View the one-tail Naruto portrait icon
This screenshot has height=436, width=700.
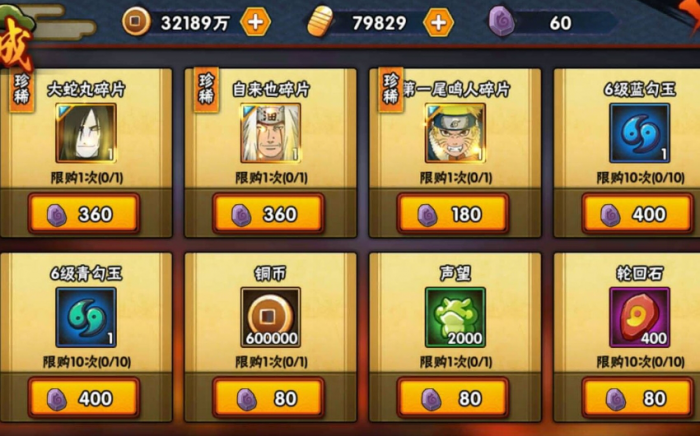[x=453, y=133]
